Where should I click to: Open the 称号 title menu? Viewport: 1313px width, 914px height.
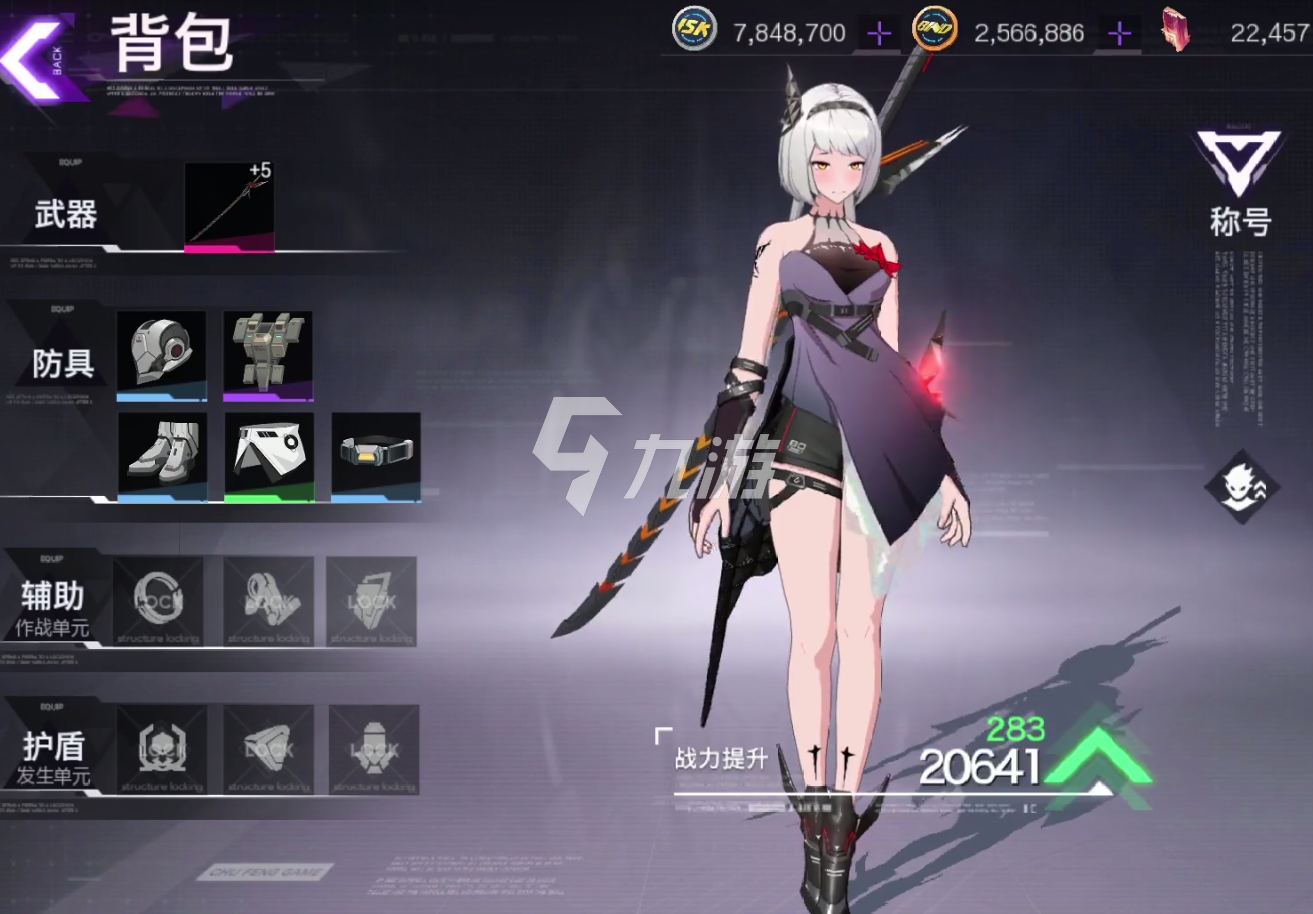pos(1239,183)
